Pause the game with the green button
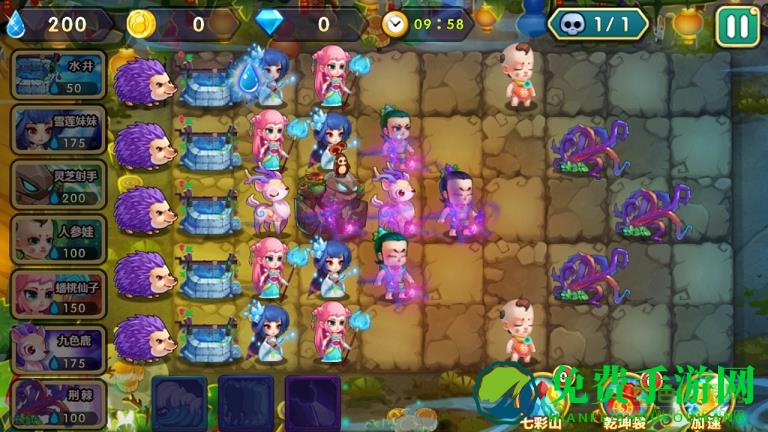The height and width of the screenshot is (432, 768). click(738, 24)
